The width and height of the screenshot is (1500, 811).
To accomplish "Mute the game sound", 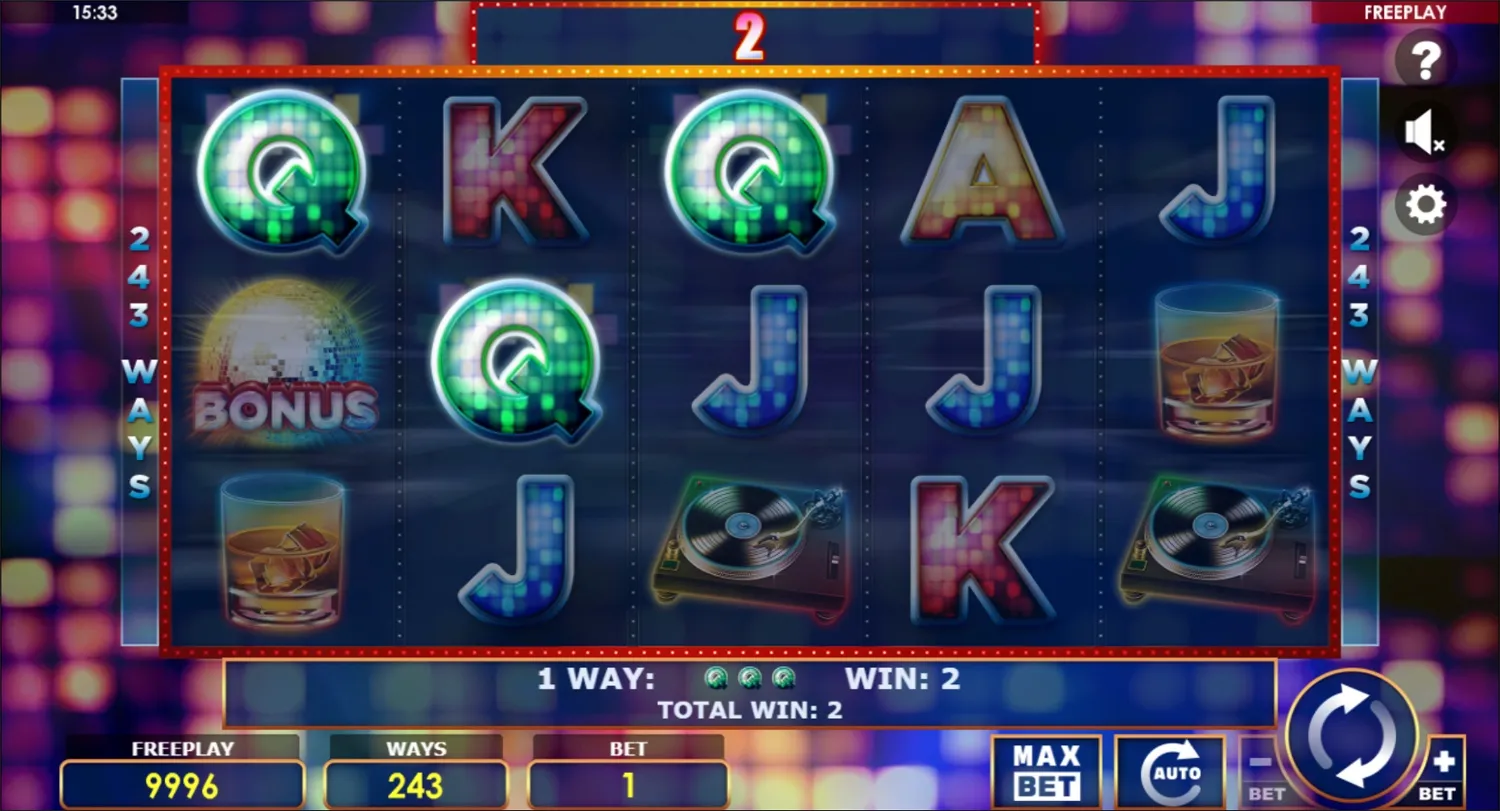I will [x=1424, y=131].
